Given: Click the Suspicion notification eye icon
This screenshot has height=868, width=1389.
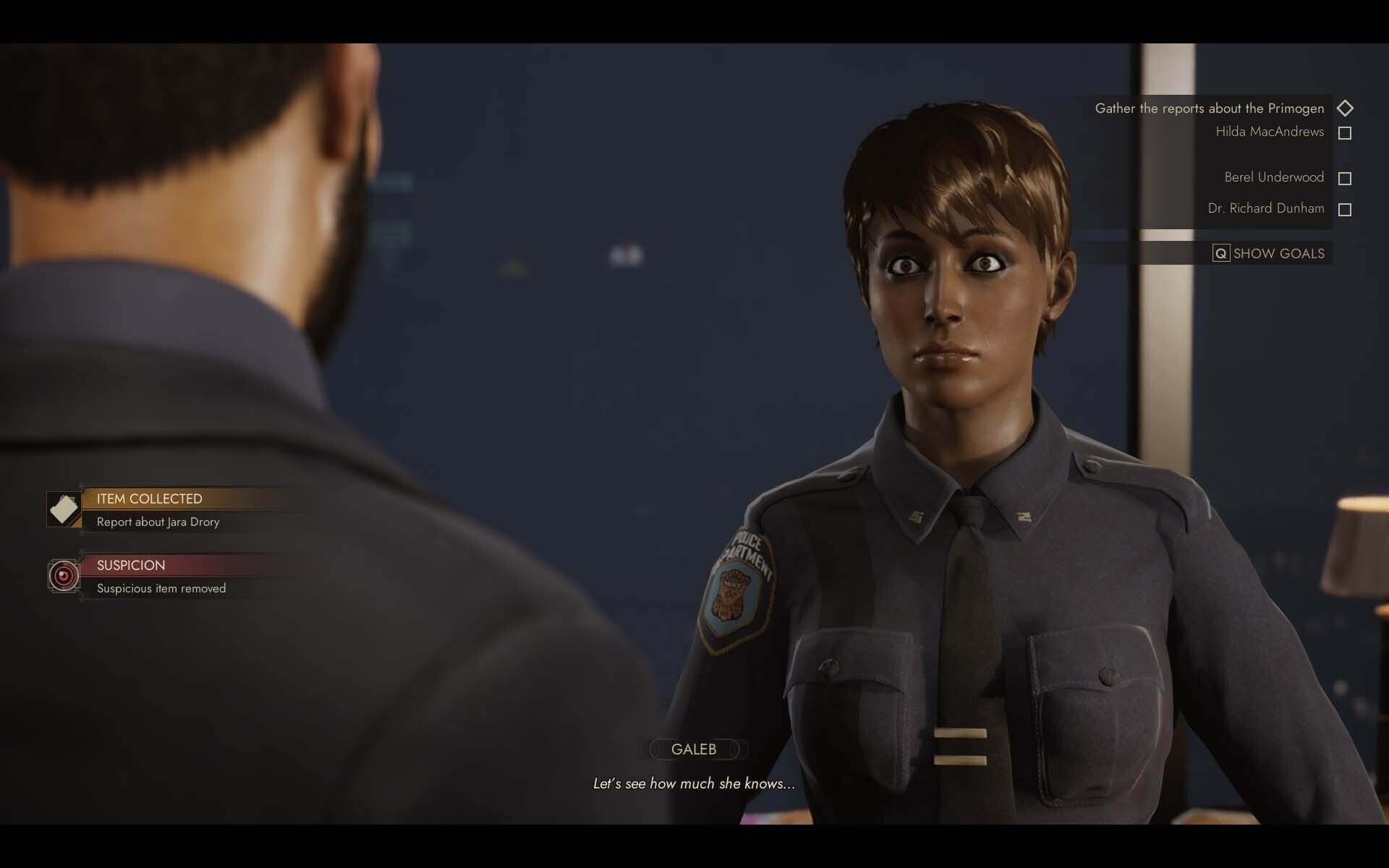Looking at the screenshot, I should click(x=64, y=576).
